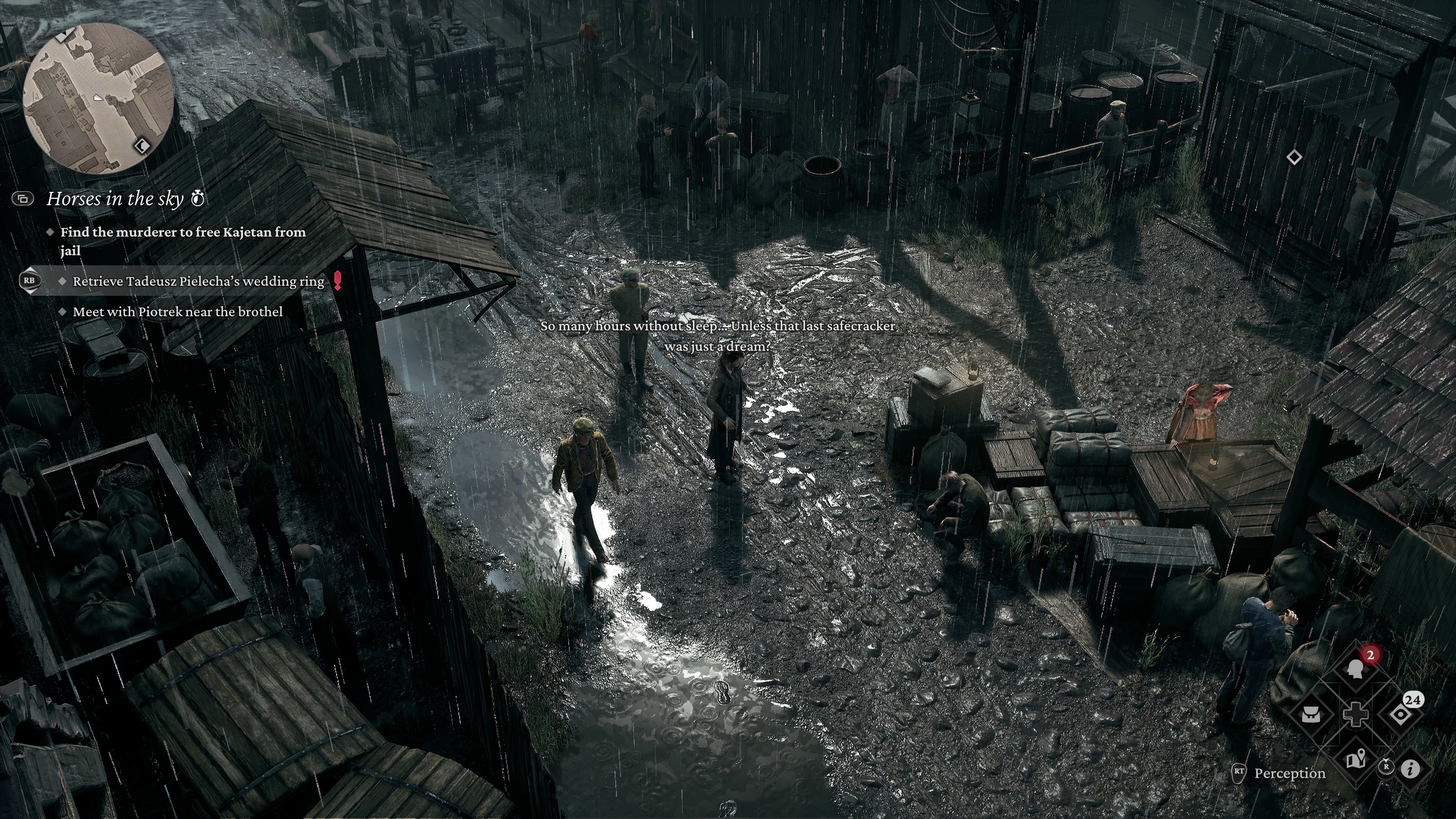Open the inventory bag icon
Image resolution: width=1456 pixels, height=819 pixels.
pyautogui.click(x=1312, y=714)
